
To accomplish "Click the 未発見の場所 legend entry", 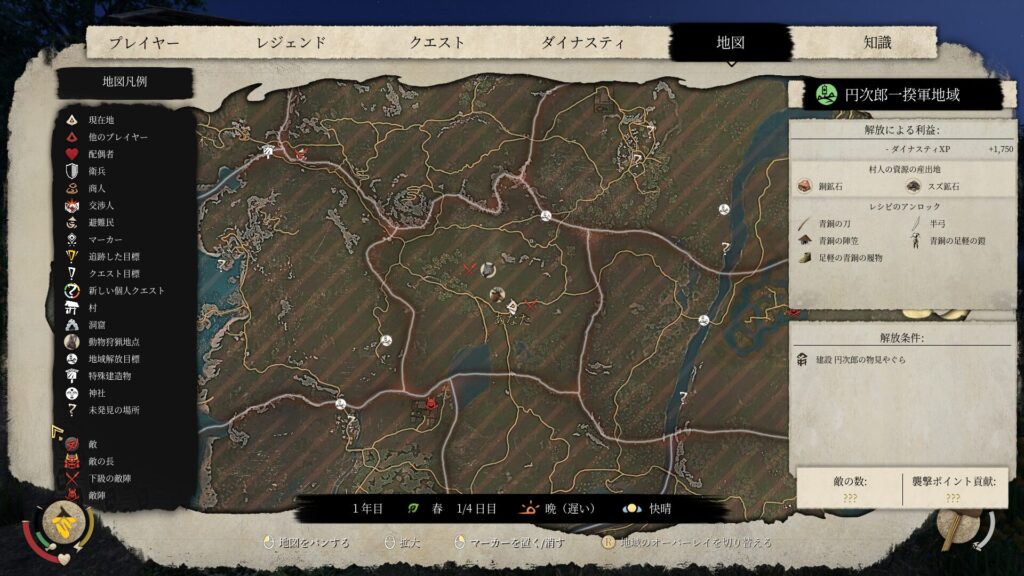I will (114, 410).
